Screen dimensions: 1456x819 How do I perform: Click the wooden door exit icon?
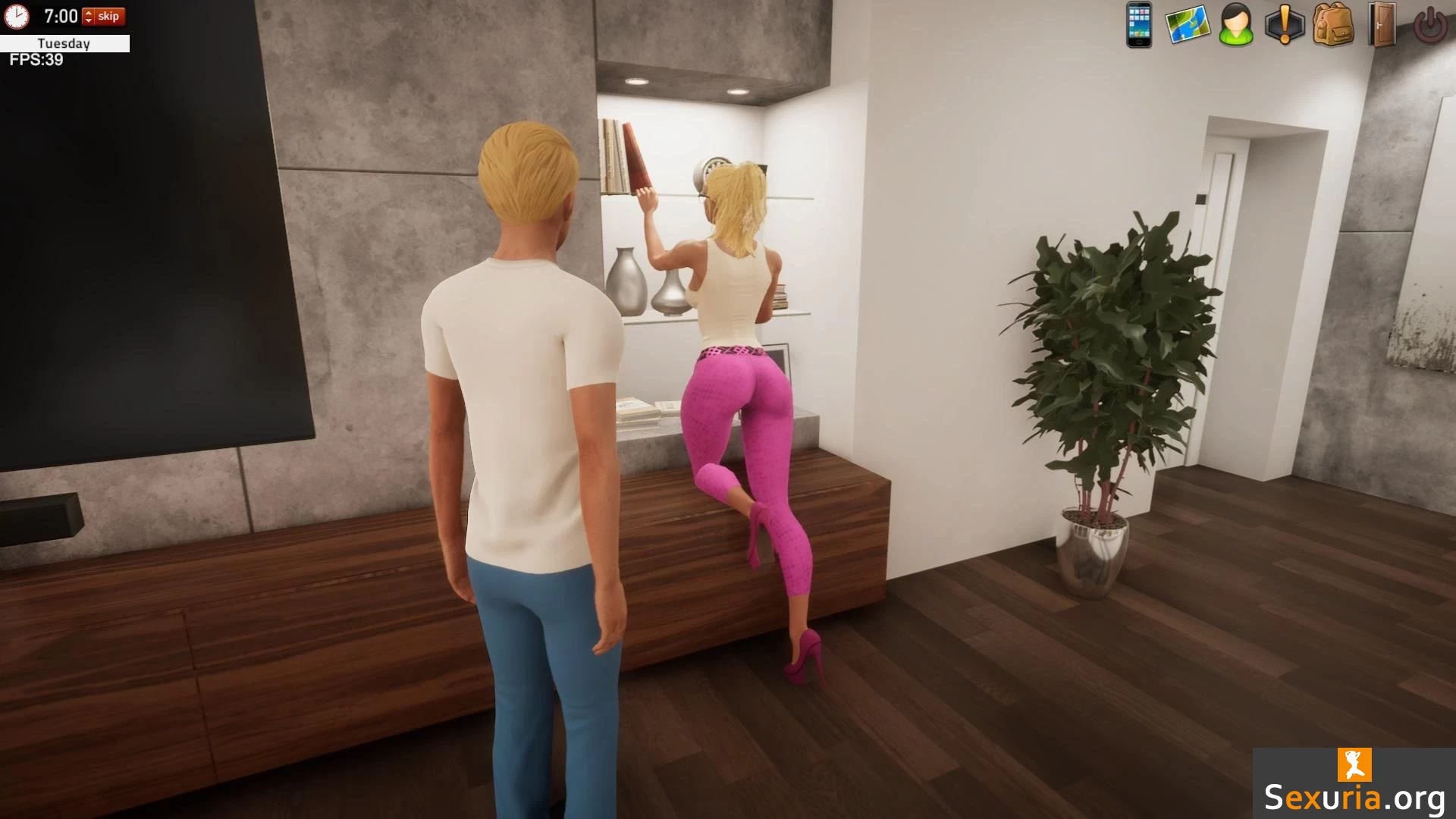(x=1382, y=25)
